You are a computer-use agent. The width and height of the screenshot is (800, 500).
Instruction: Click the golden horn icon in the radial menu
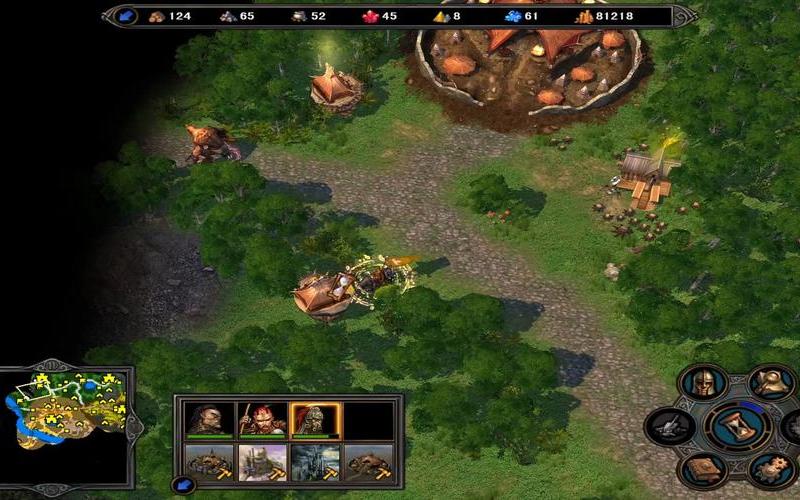[x=768, y=383]
